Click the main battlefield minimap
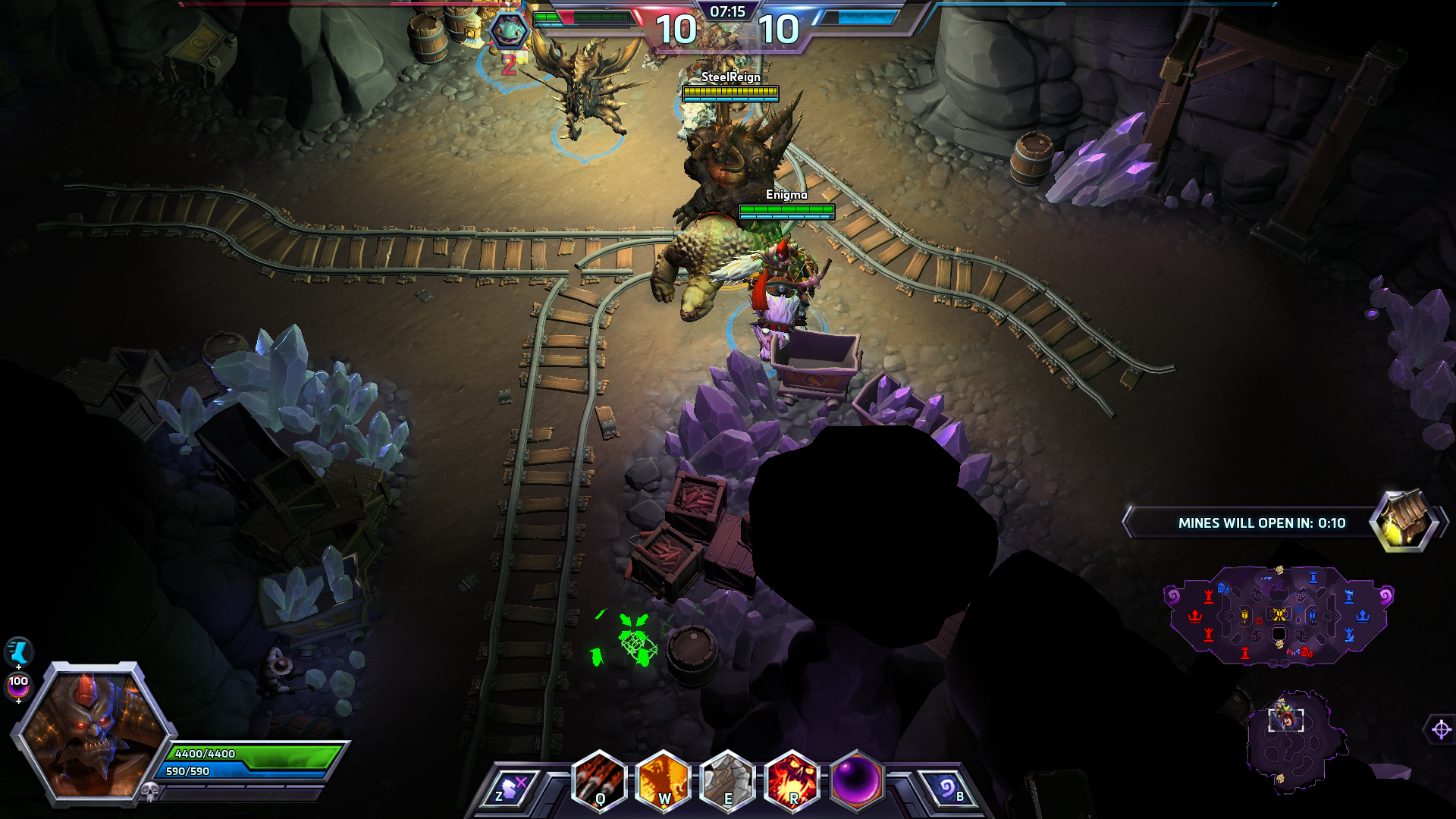Viewport: 1456px width, 819px height. [1279, 616]
